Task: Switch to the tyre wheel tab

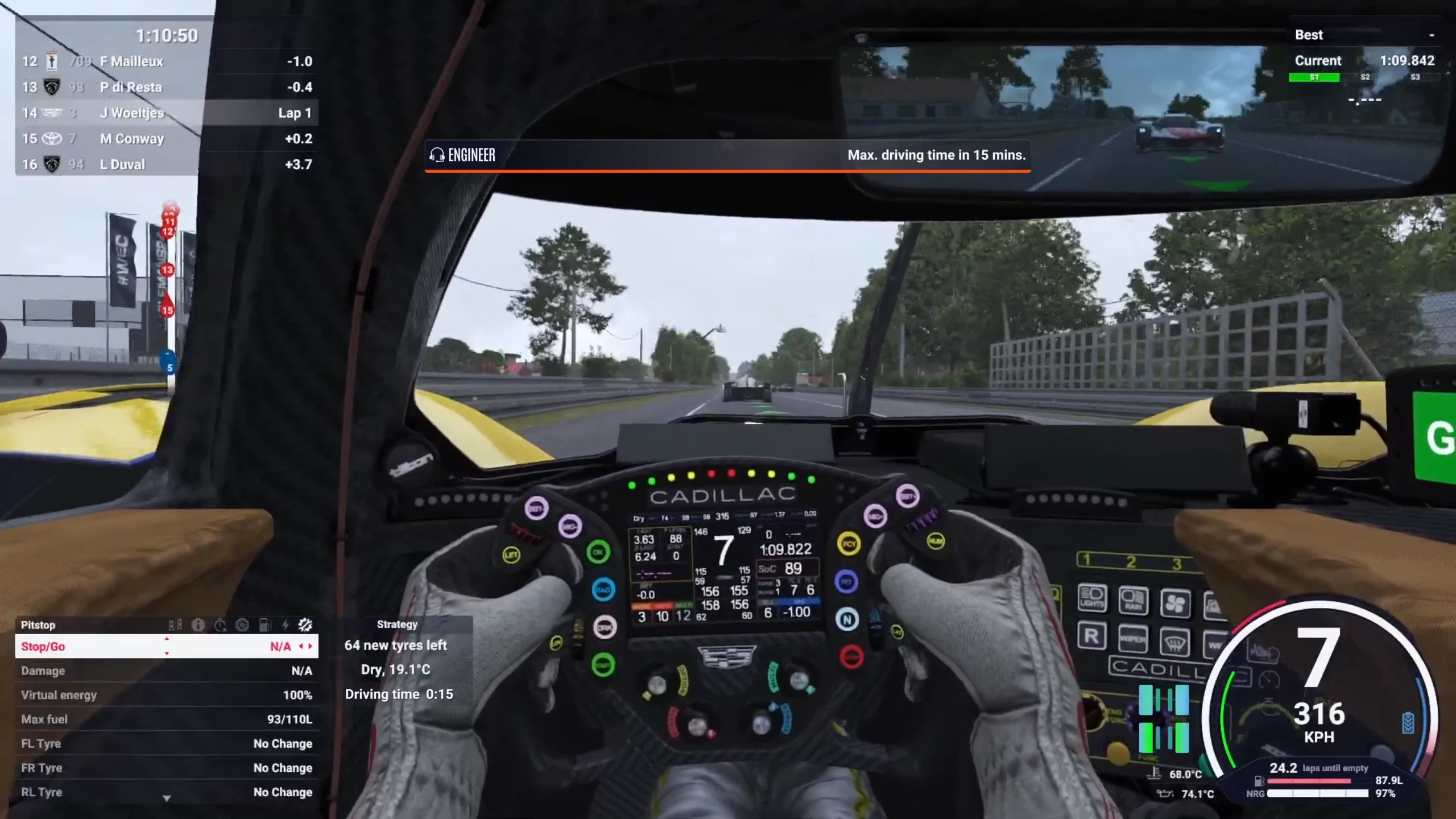Action: (242, 625)
